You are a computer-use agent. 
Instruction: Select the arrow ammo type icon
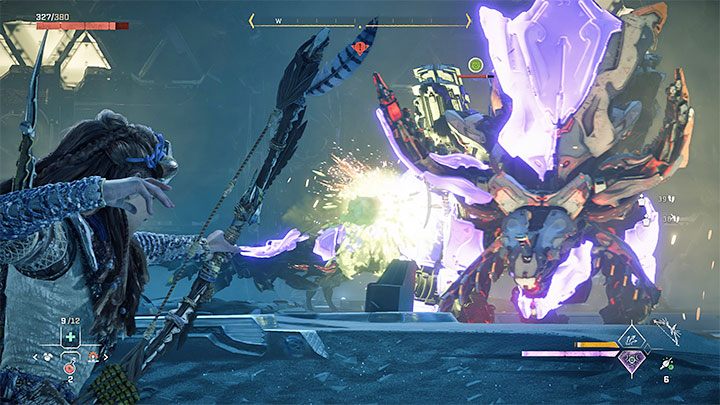point(665,364)
